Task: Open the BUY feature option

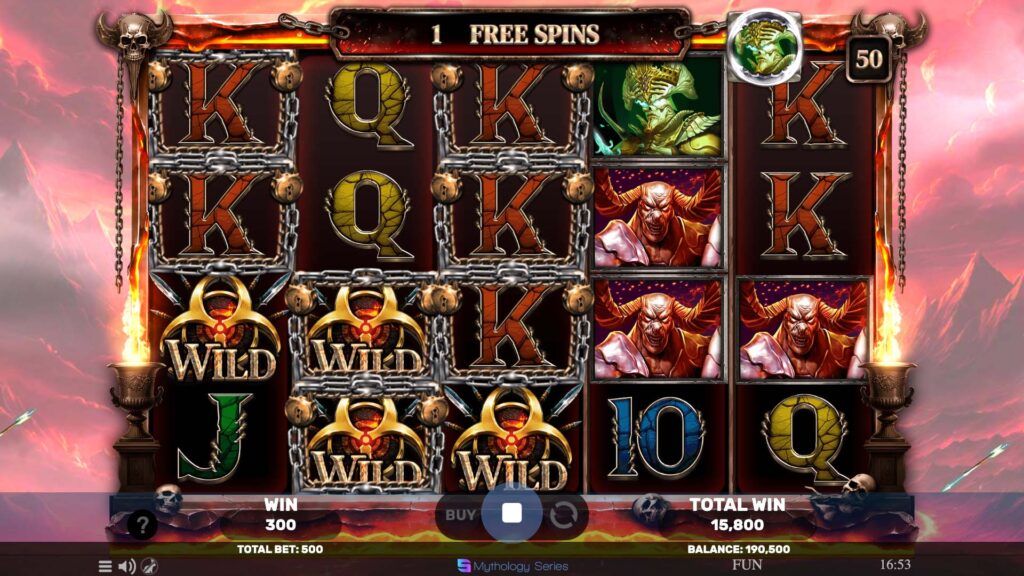Action: (460, 514)
